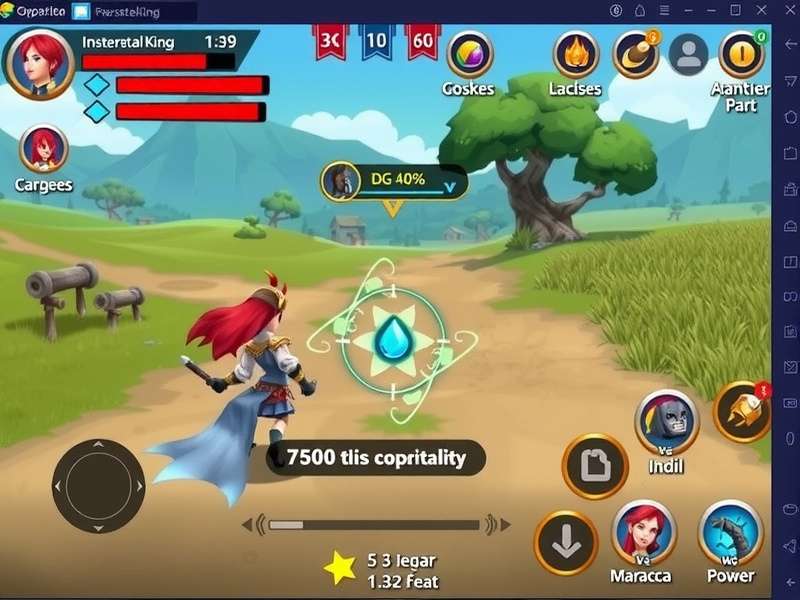
Task: Open the Alantier Part icon
Action: tap(741, 54)
